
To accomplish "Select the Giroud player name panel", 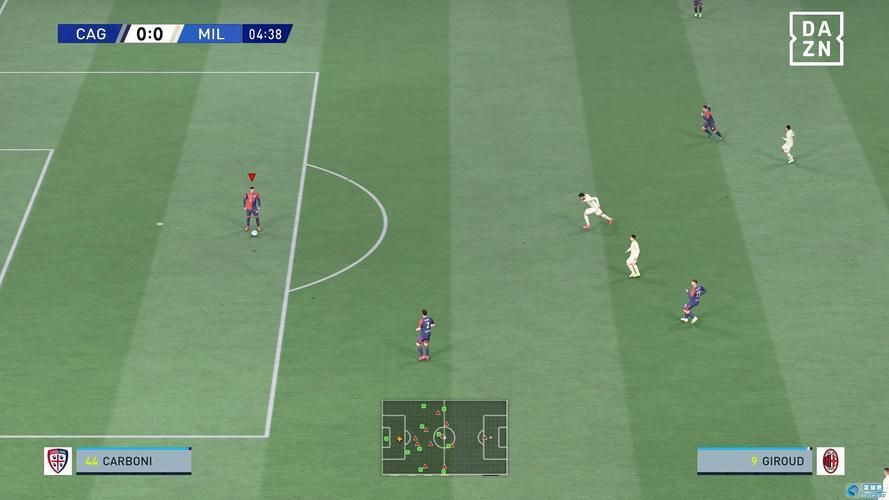I will pyautogui.click(x=754, y=461).
